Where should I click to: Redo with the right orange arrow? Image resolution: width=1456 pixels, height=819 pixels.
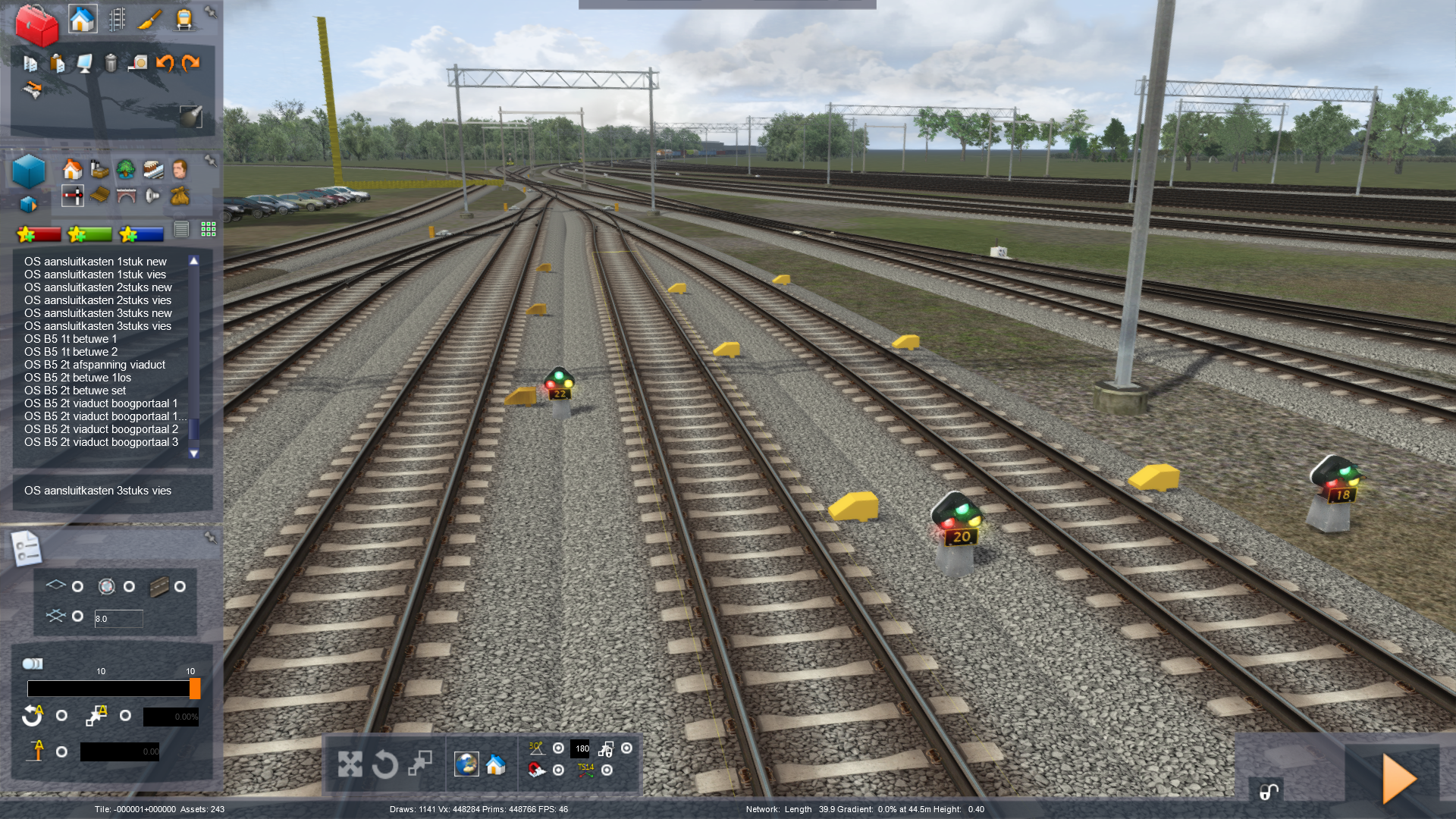point(190,63)
